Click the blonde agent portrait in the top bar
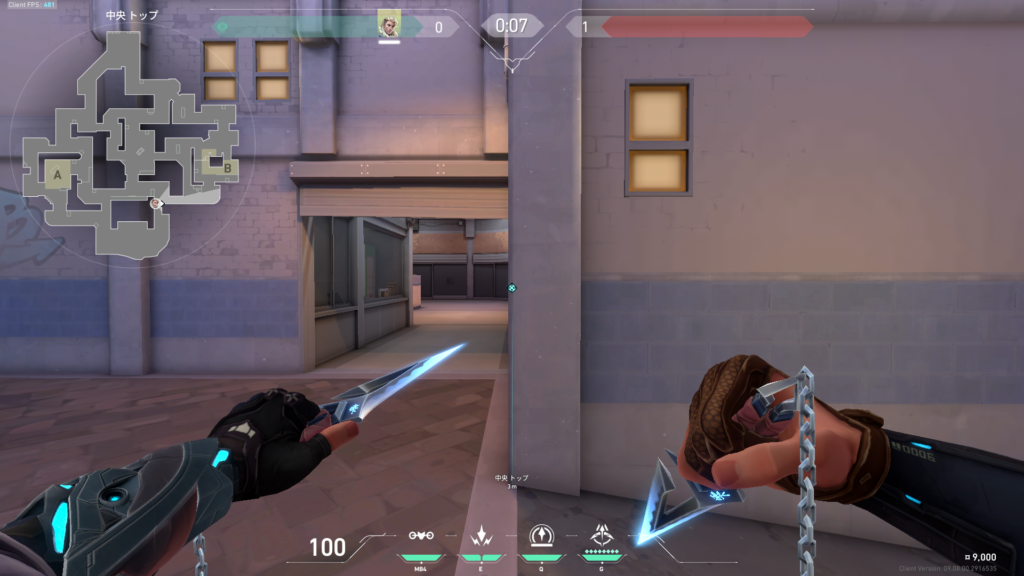 [x=389, y=25]
